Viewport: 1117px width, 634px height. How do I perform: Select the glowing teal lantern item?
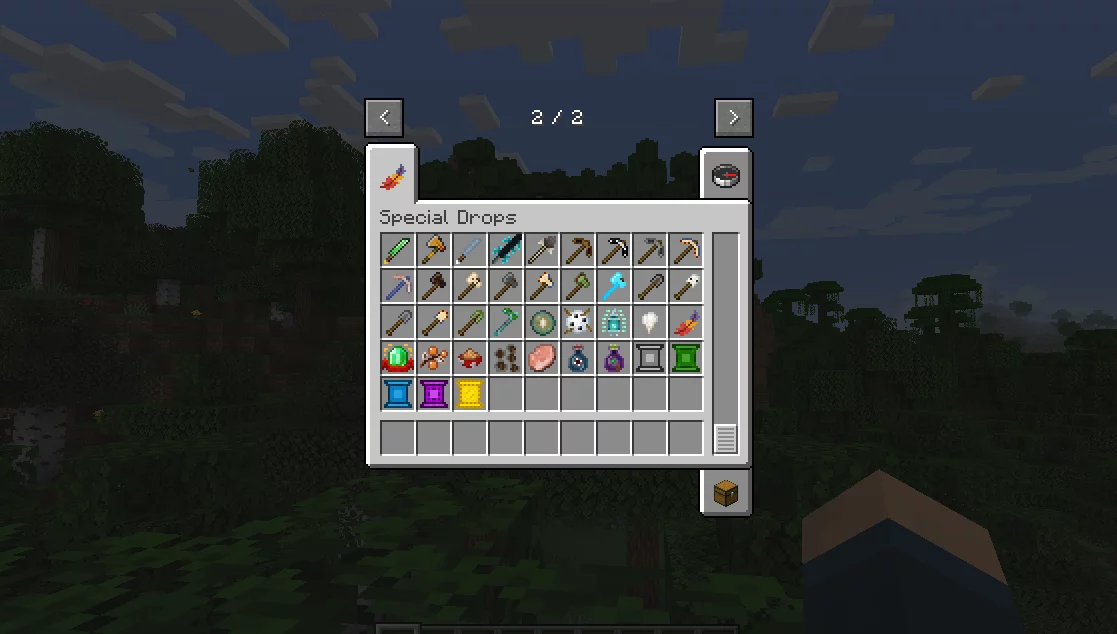(x=614, y=322)
